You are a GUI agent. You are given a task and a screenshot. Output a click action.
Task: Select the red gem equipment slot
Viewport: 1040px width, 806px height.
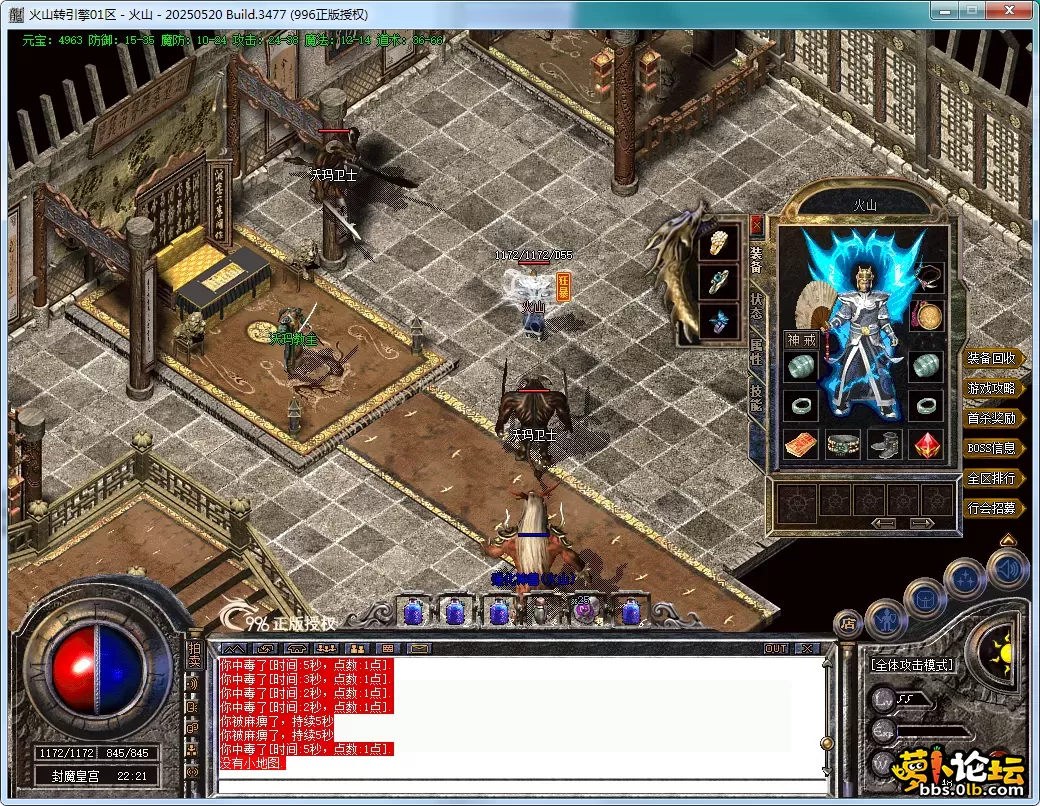[x=927, y=444]
